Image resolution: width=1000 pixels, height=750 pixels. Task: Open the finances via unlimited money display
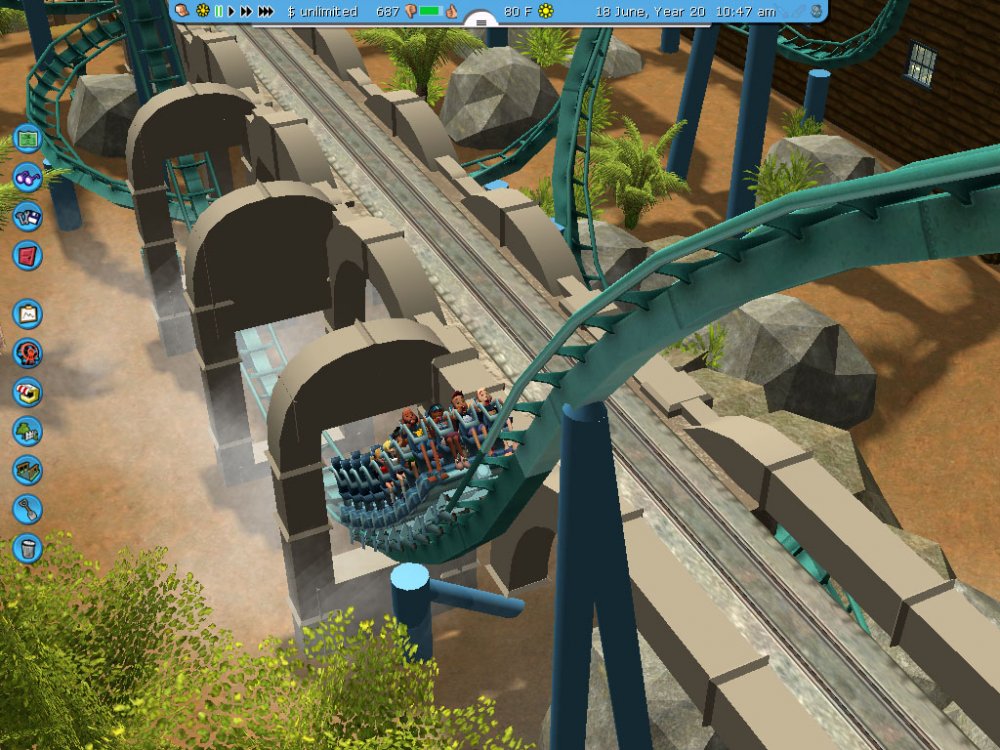[x=322, y=11]
